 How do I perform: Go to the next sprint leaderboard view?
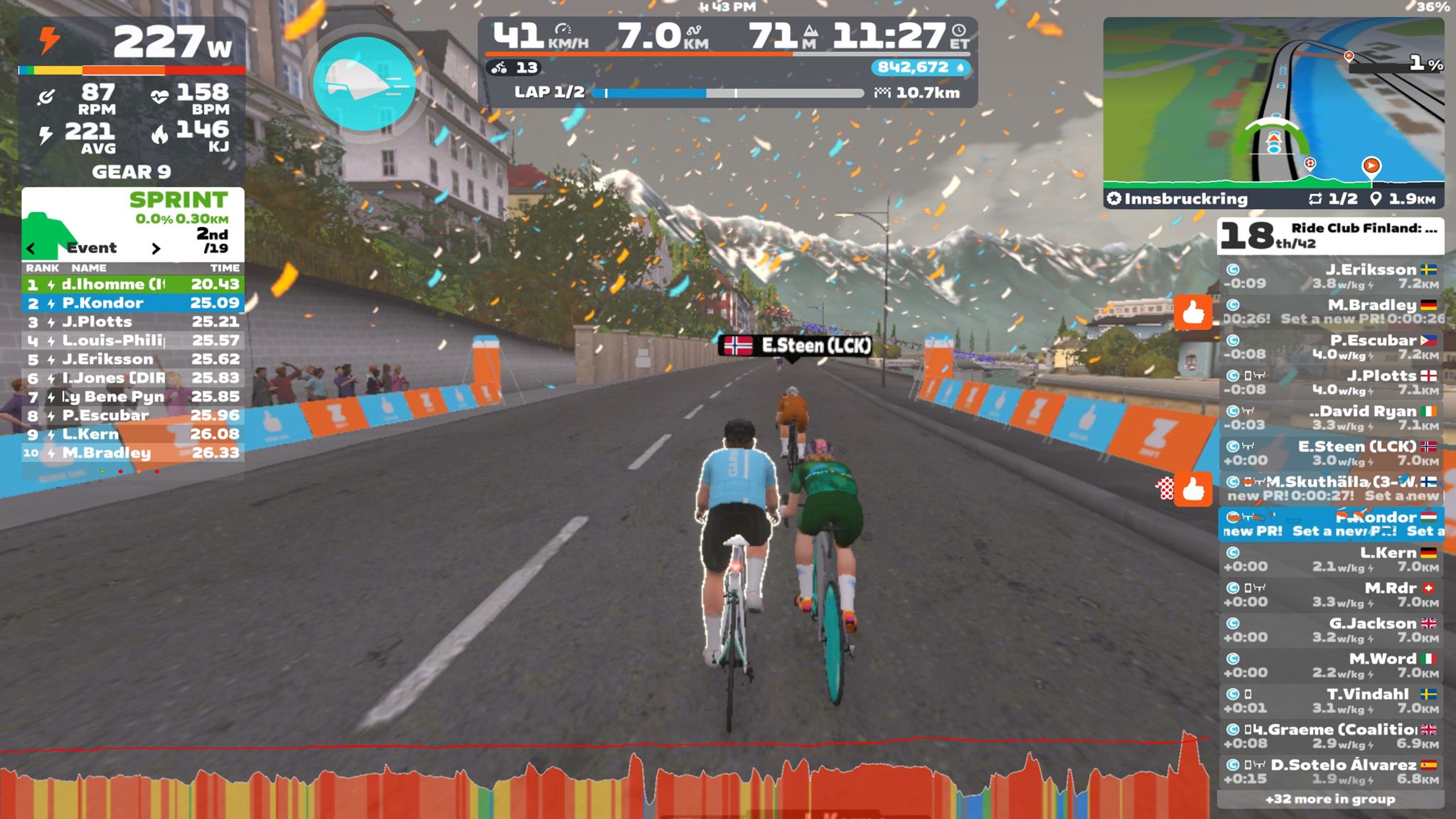(156, 248)
